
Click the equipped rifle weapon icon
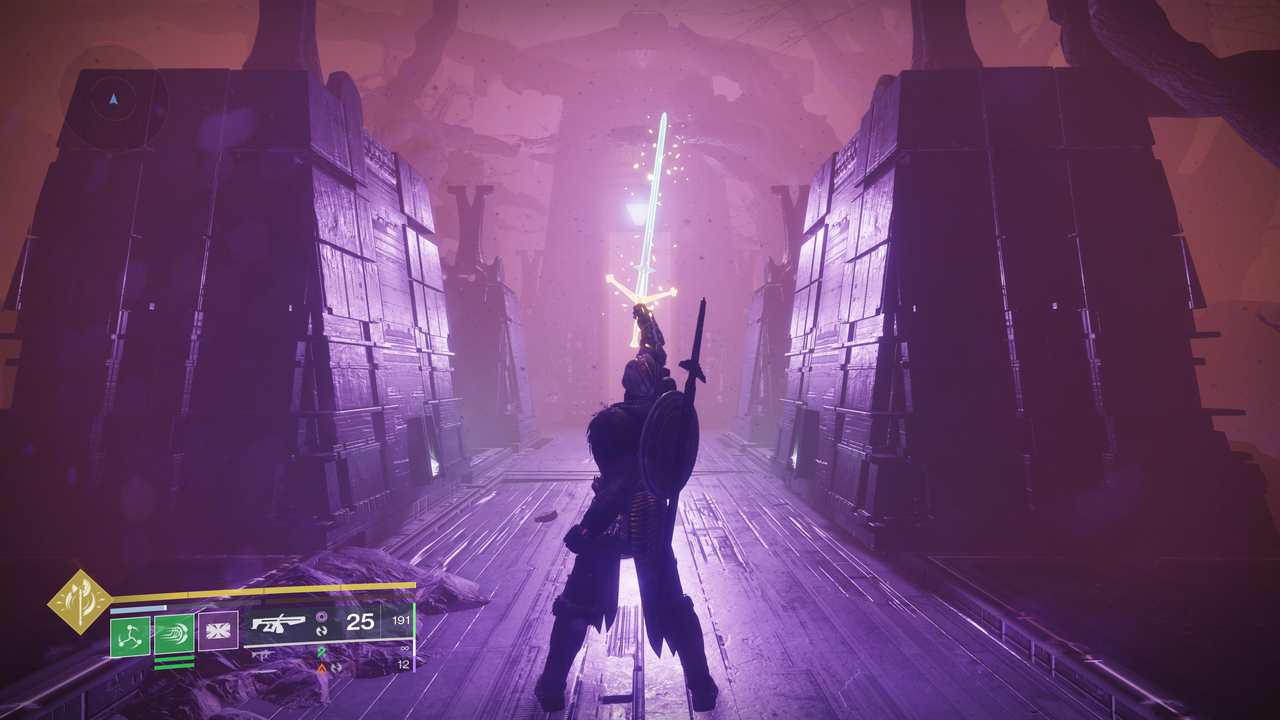tap(277, 623)
